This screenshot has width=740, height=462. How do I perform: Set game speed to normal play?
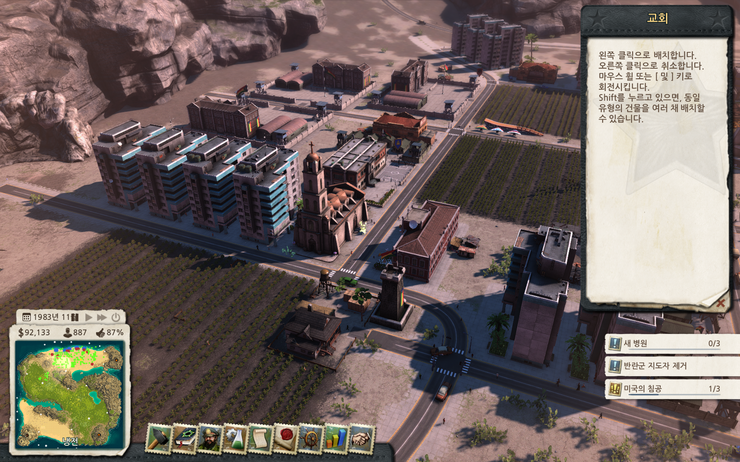tap(88, 316)
